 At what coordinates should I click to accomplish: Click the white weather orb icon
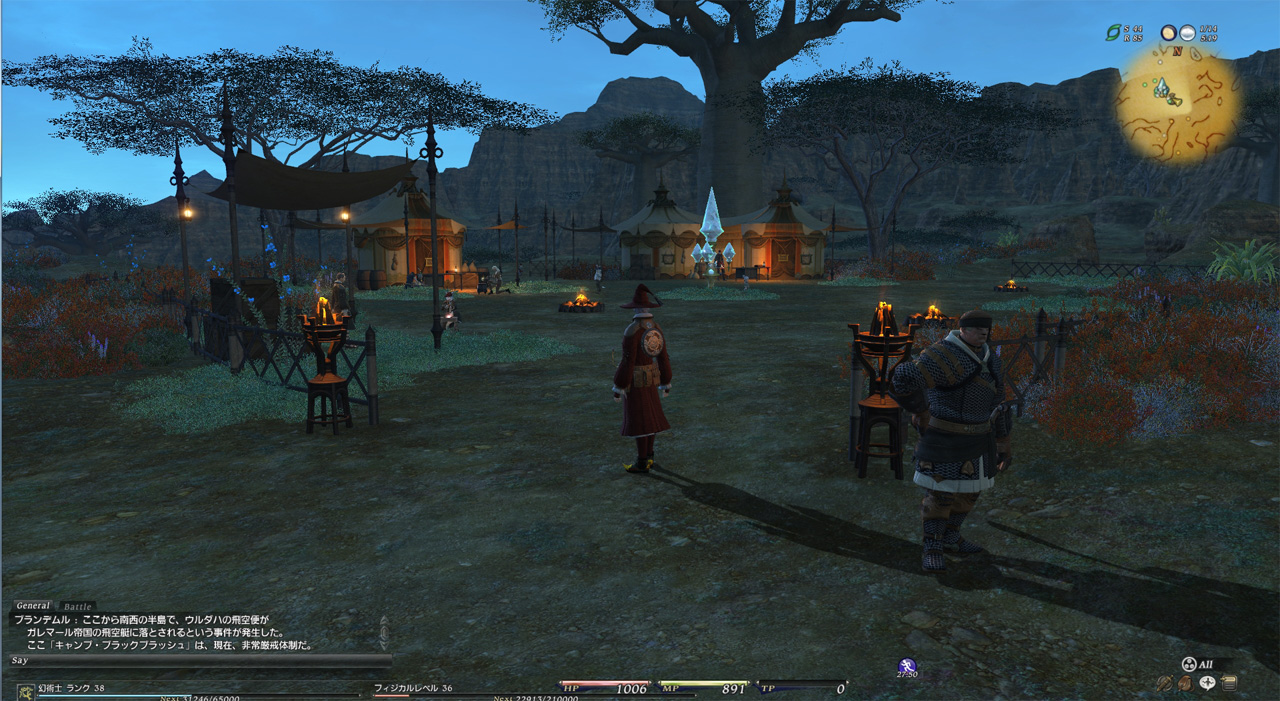[1187, 33]
